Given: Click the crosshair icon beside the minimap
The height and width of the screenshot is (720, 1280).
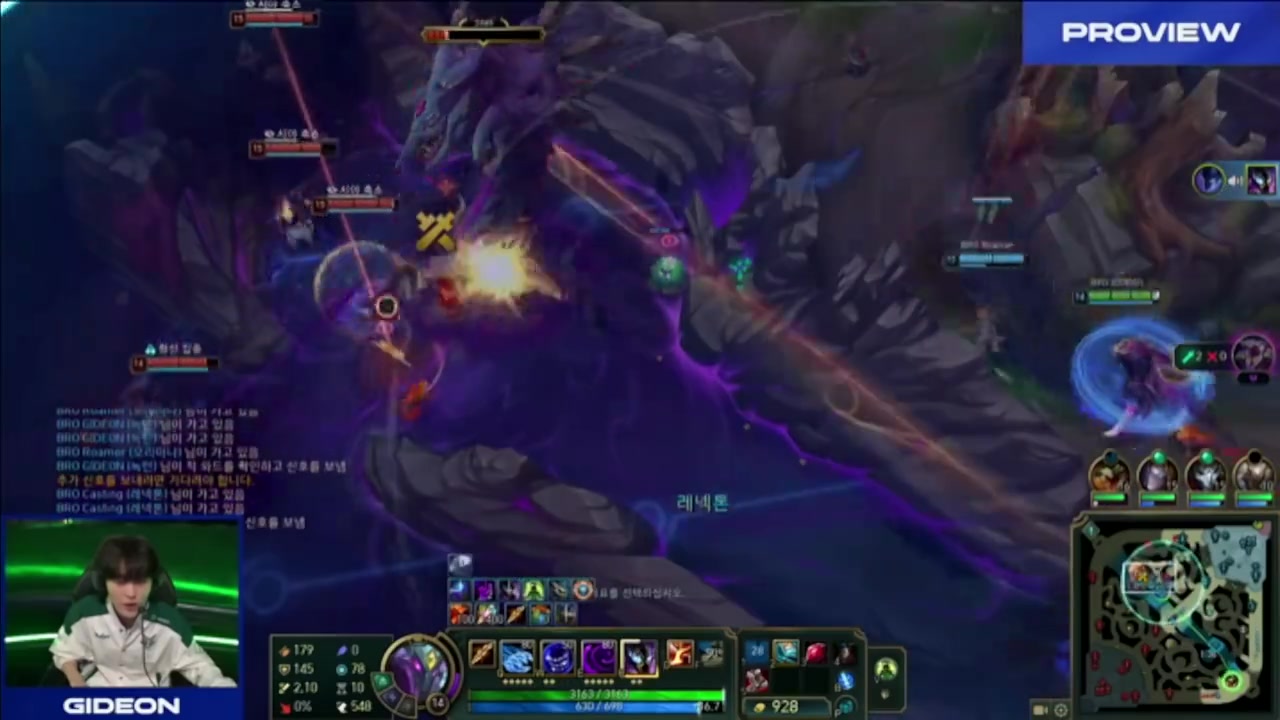Looking at the screenshot, I should click(x=1061, y=709).
